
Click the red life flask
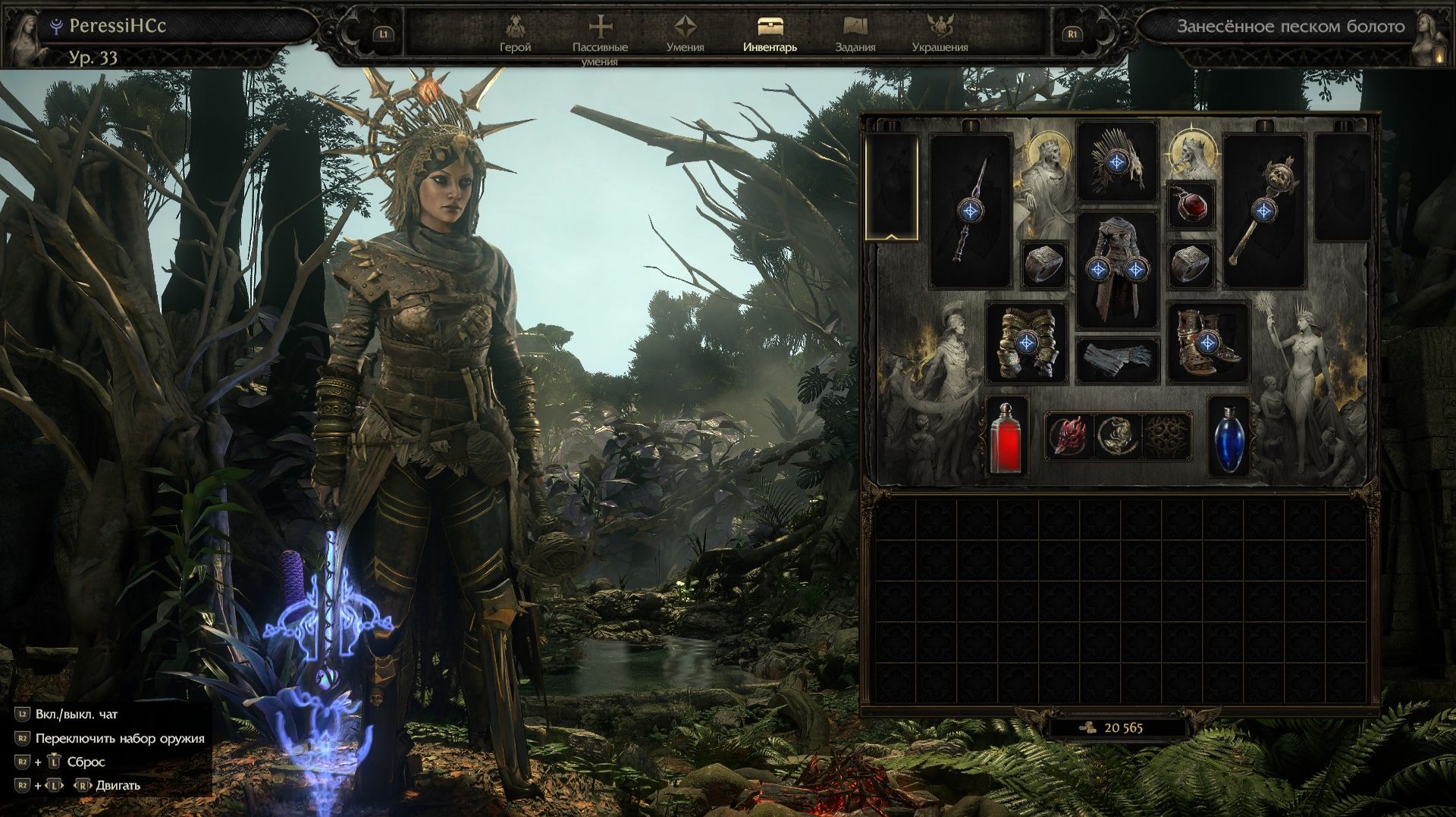pos(1006,437)
